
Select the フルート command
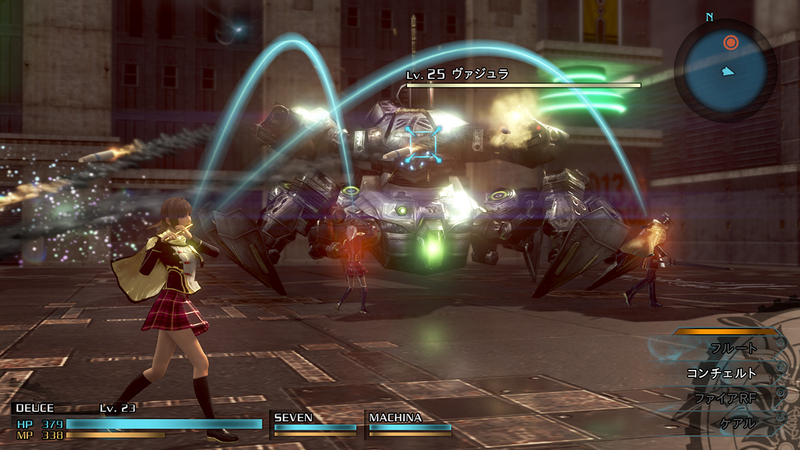tap(733, 348)
